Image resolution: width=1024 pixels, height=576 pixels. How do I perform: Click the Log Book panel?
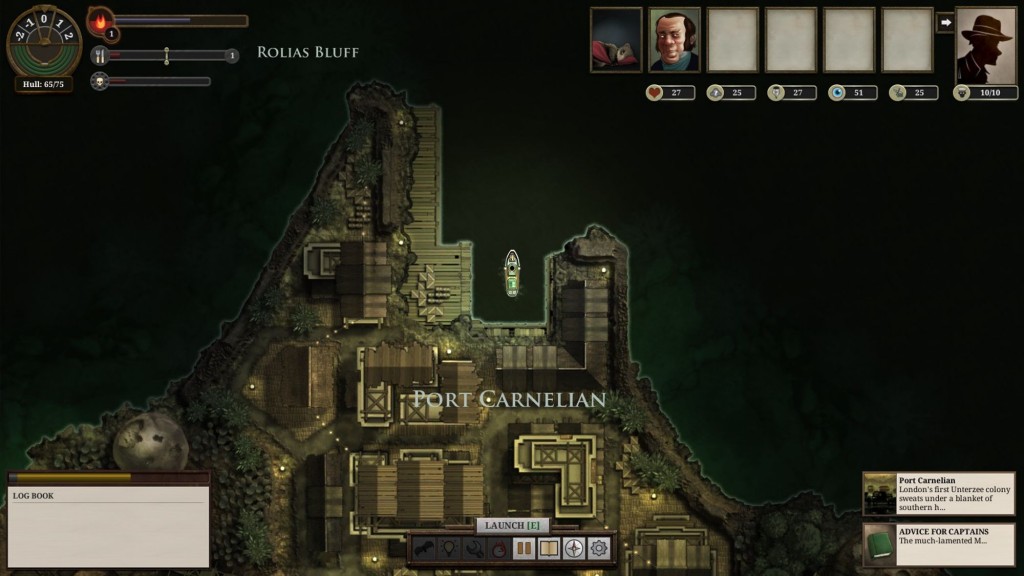(109, 526)
